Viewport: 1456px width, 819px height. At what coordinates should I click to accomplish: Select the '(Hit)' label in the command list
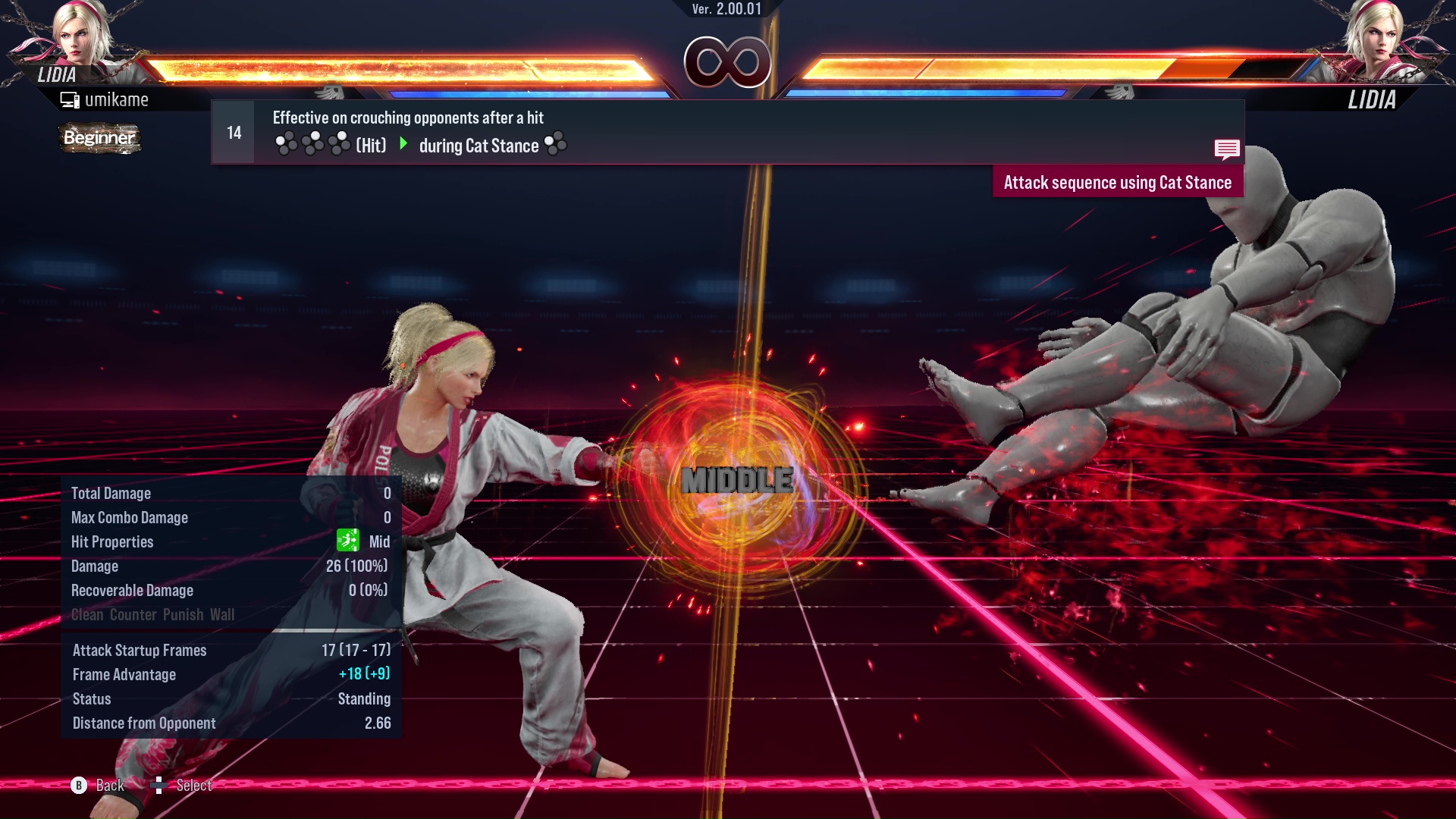369,145
